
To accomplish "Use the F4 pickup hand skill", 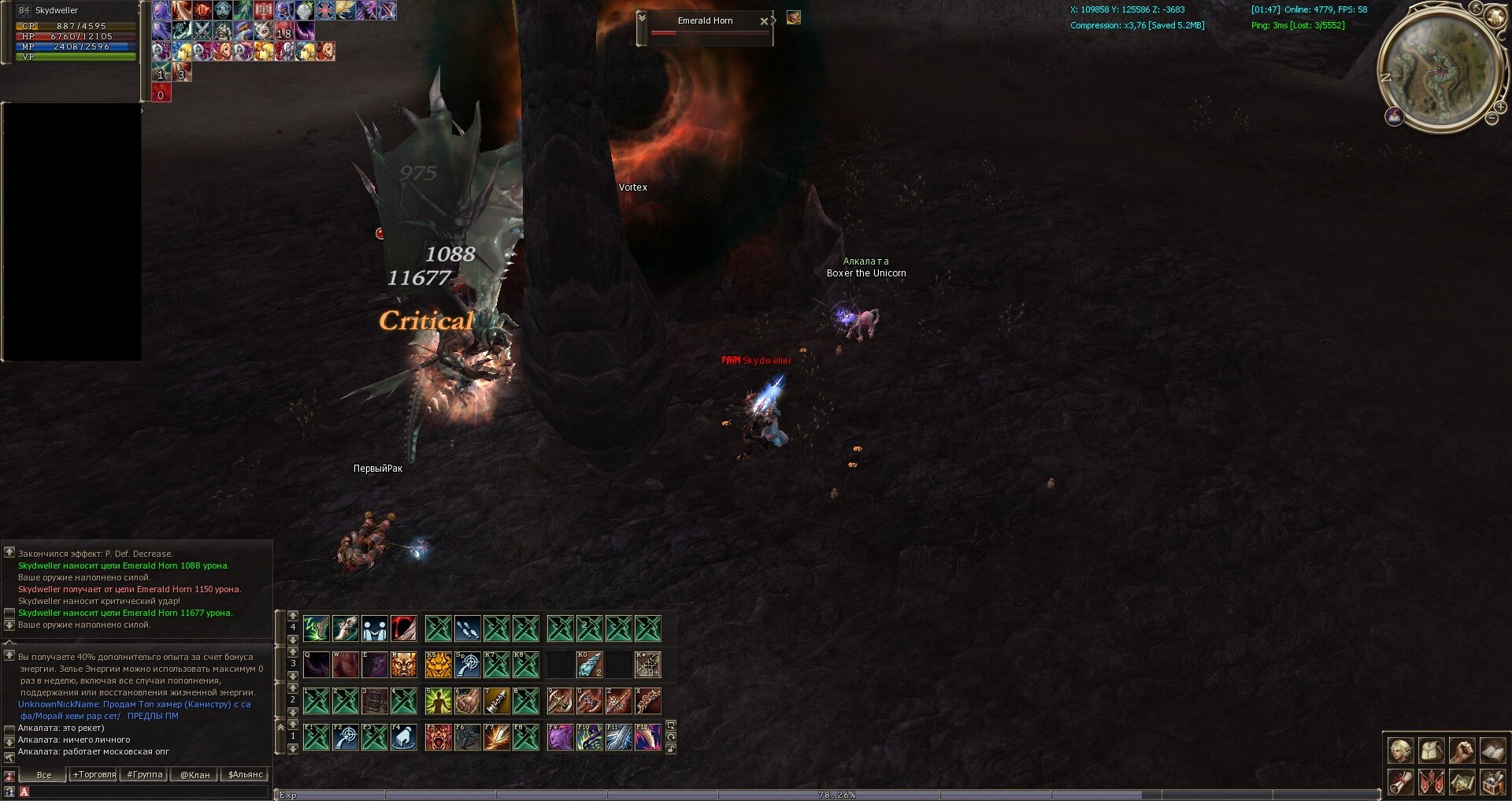I will pos(403,737).
